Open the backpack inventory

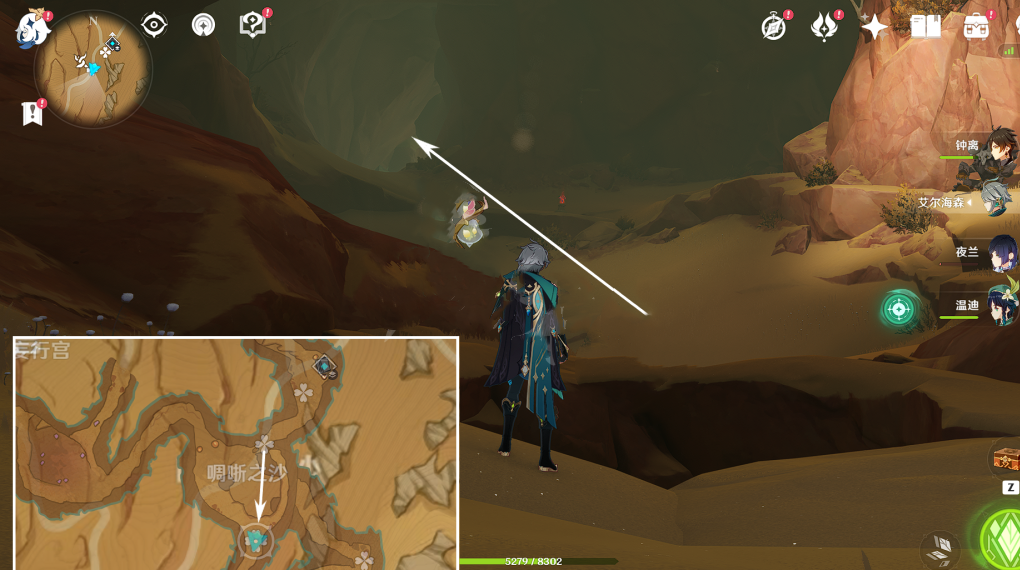pos(976,27)
